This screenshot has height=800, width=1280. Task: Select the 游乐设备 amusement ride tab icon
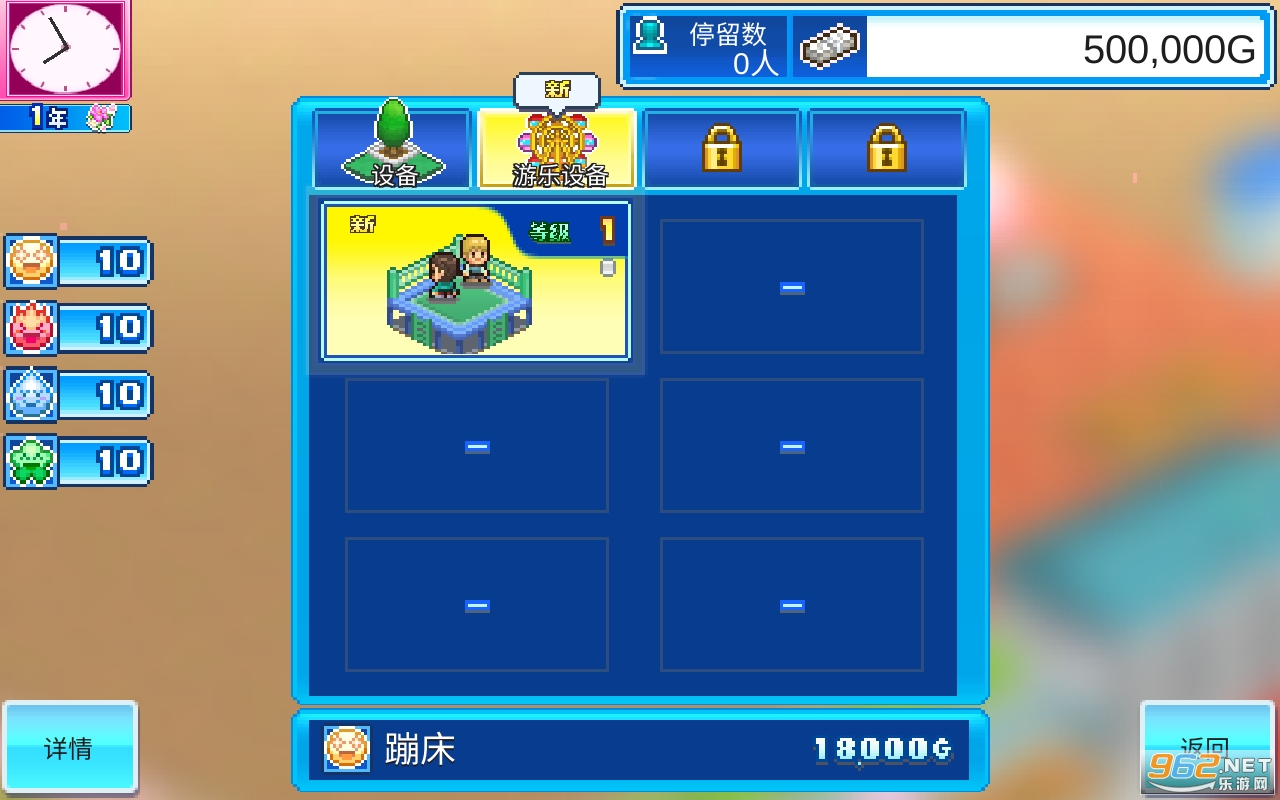click(557, 150)
